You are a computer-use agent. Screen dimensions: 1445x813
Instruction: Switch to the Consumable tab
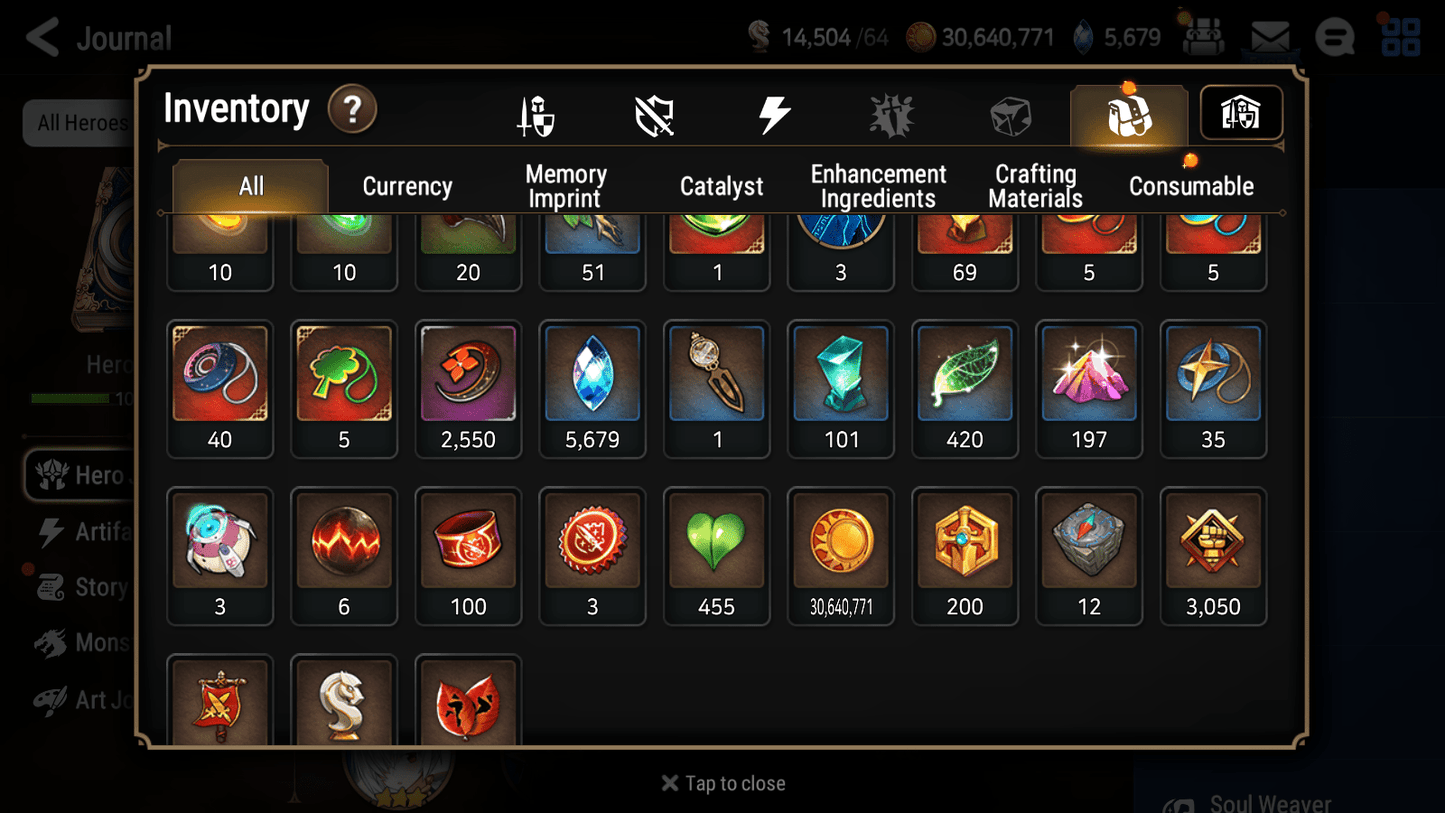(1192, 185)
